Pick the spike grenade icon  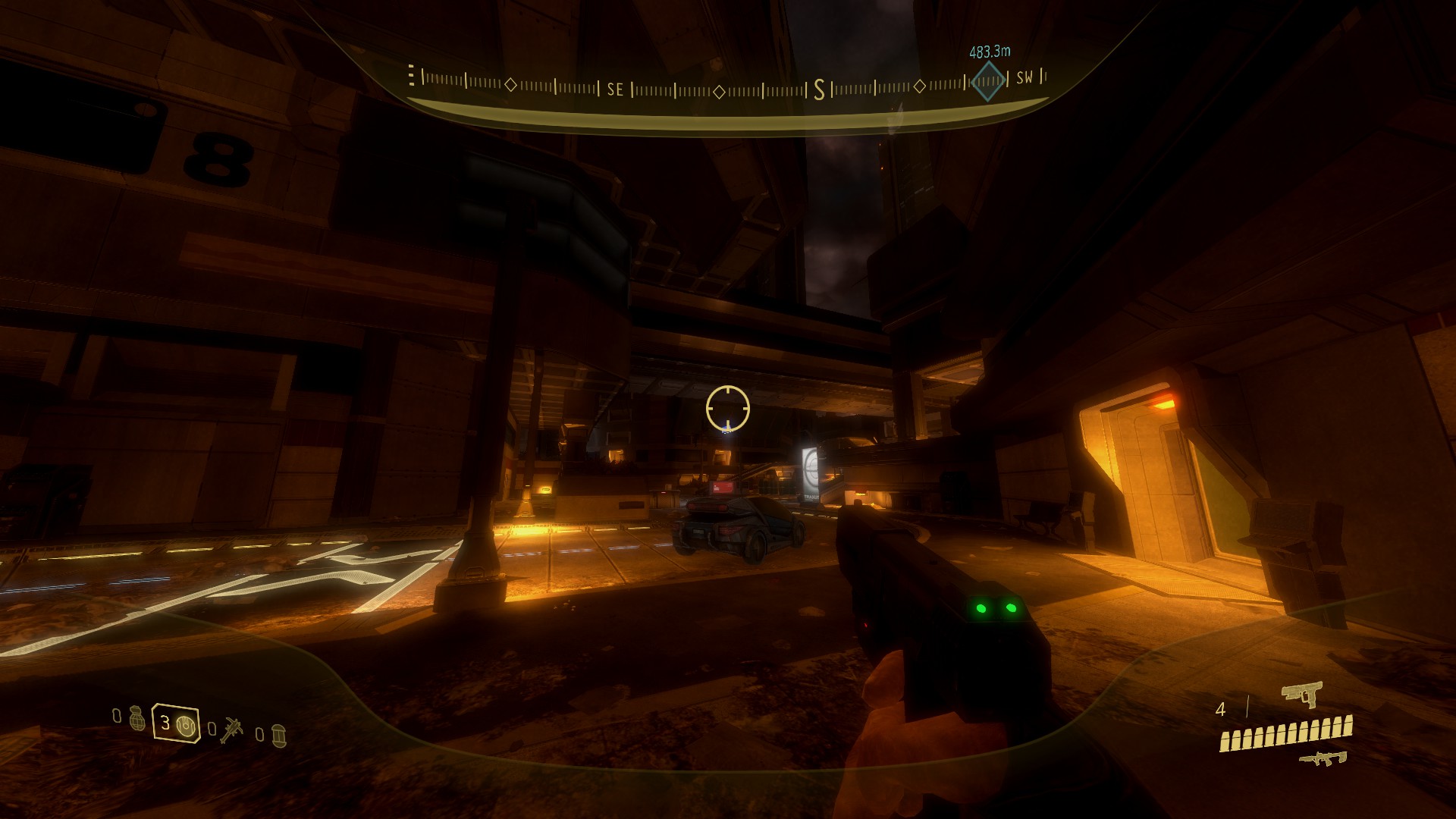click(x=231, y=730)
